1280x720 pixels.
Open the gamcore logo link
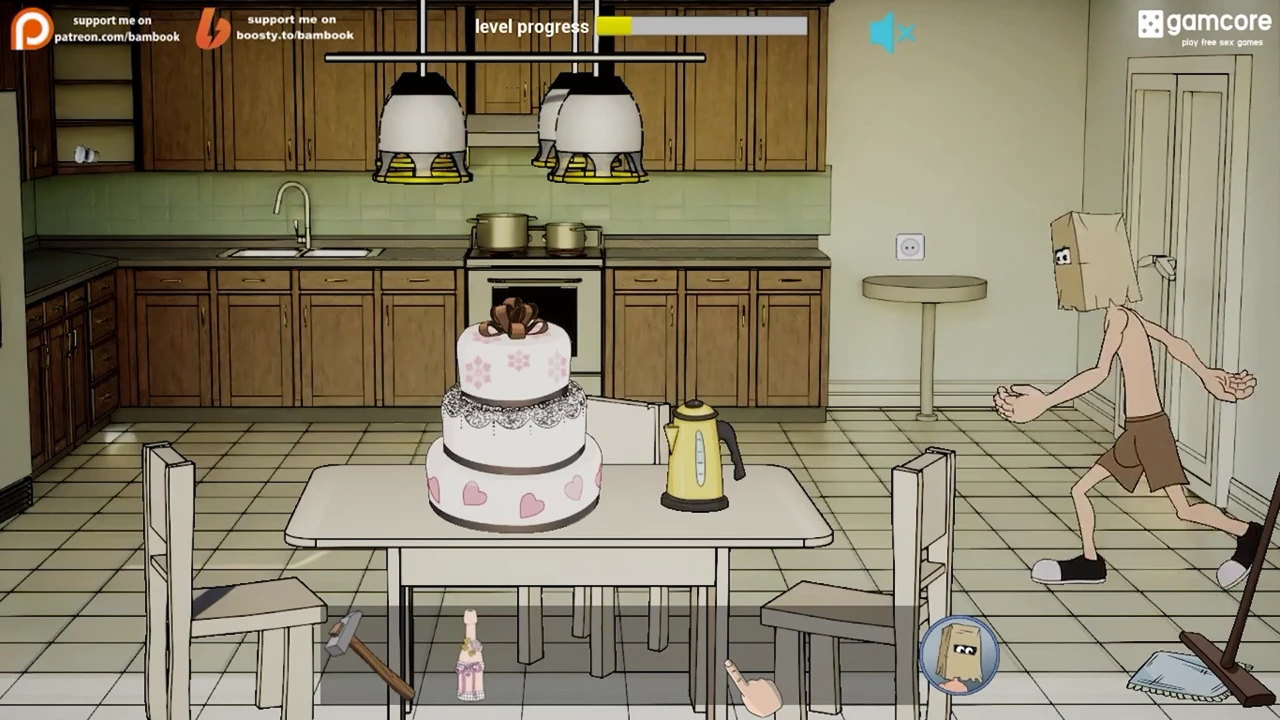(x=1202, y=27)
